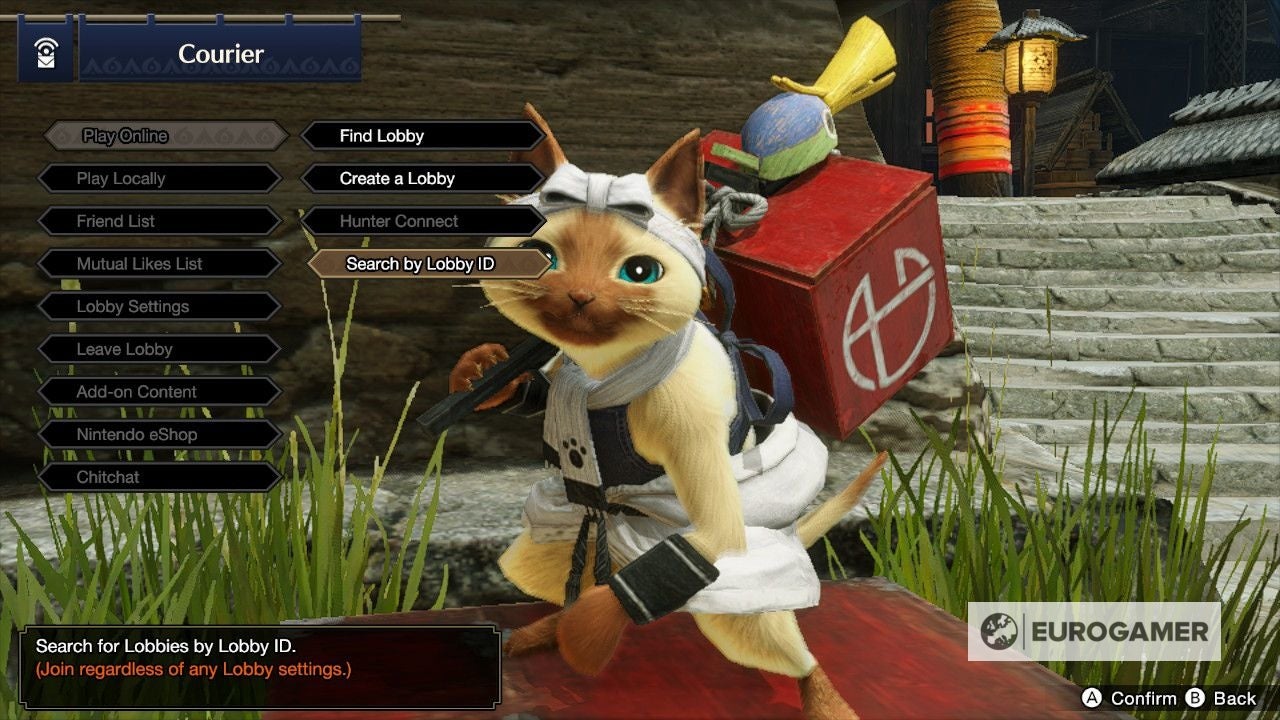Open the Mutual Likes List

(x=160, y=264)
